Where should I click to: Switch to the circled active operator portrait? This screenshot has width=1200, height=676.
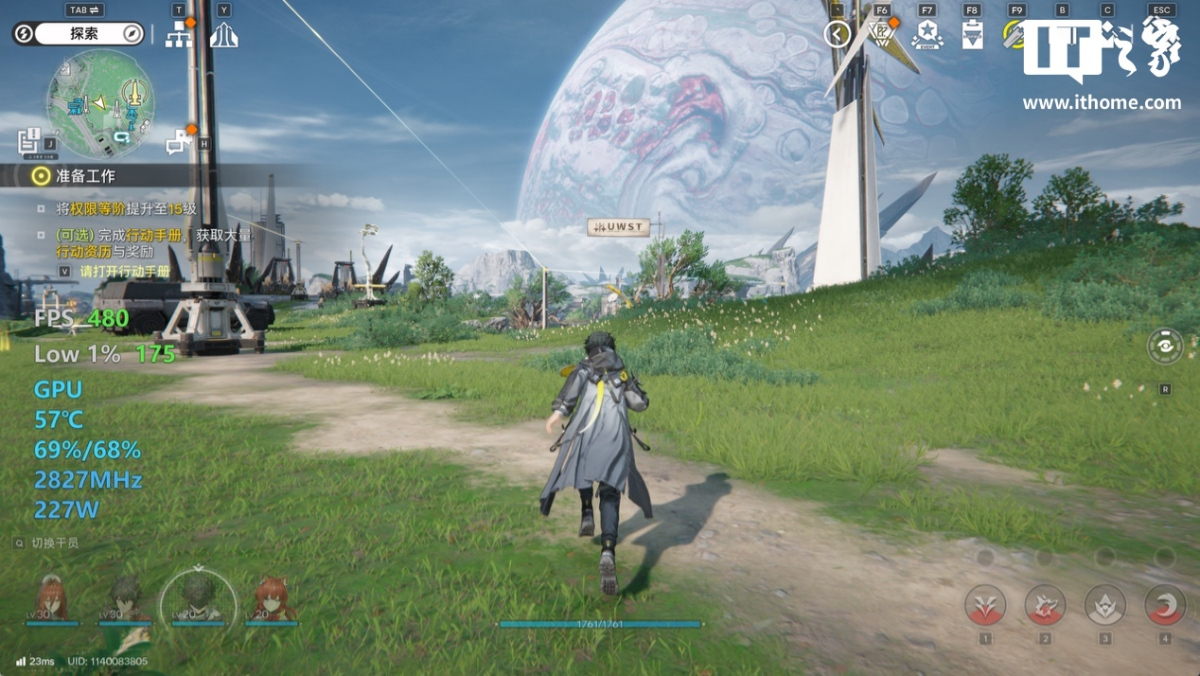(x=198, y=598)
